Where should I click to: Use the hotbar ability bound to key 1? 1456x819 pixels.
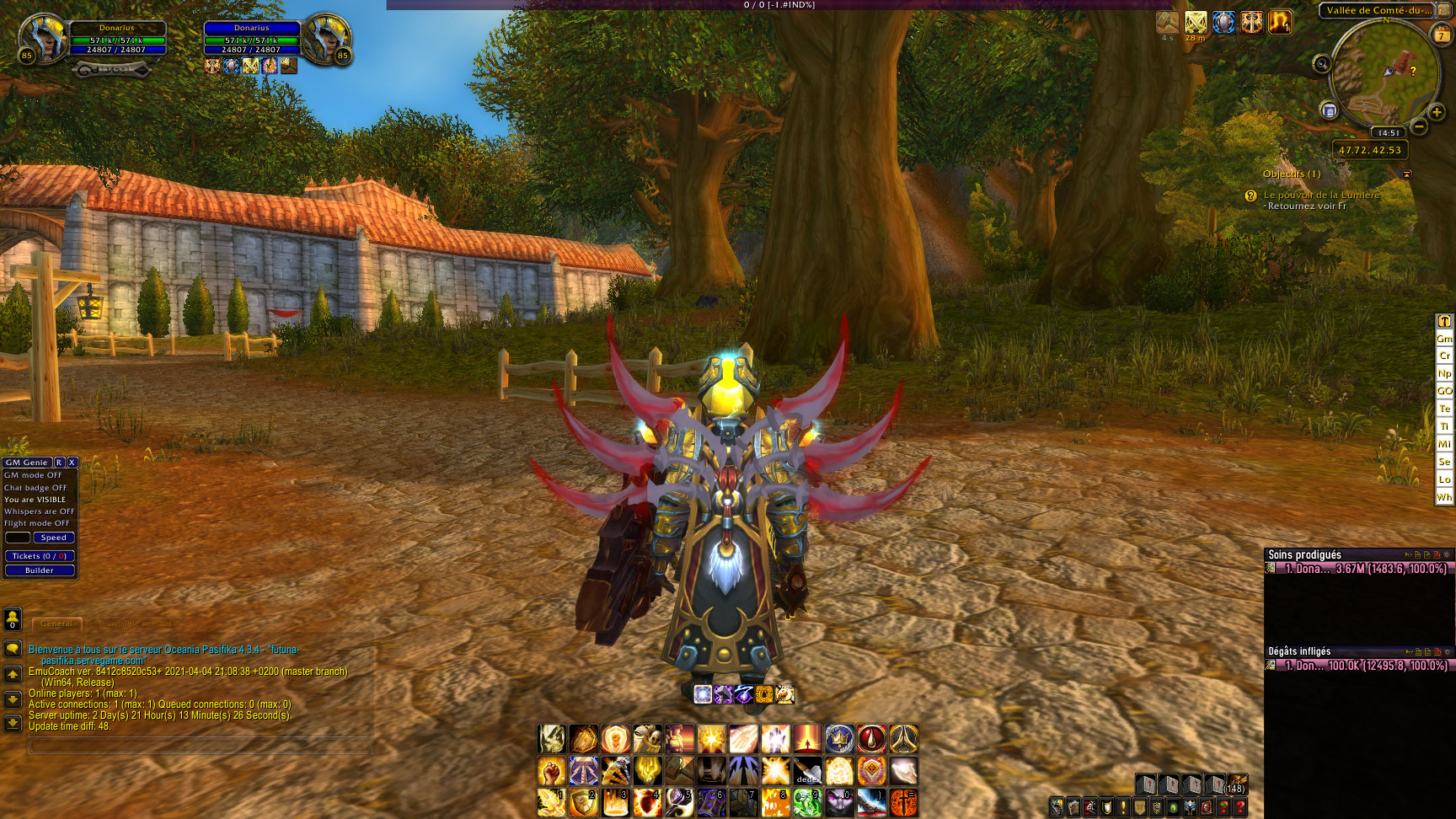[551, 803]
